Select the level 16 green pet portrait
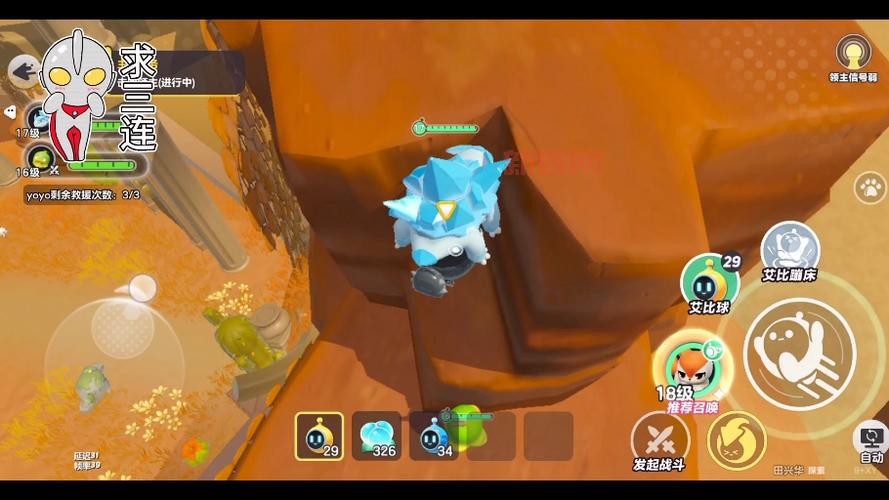This screenshot has width=889, height=500. [40, 158]
